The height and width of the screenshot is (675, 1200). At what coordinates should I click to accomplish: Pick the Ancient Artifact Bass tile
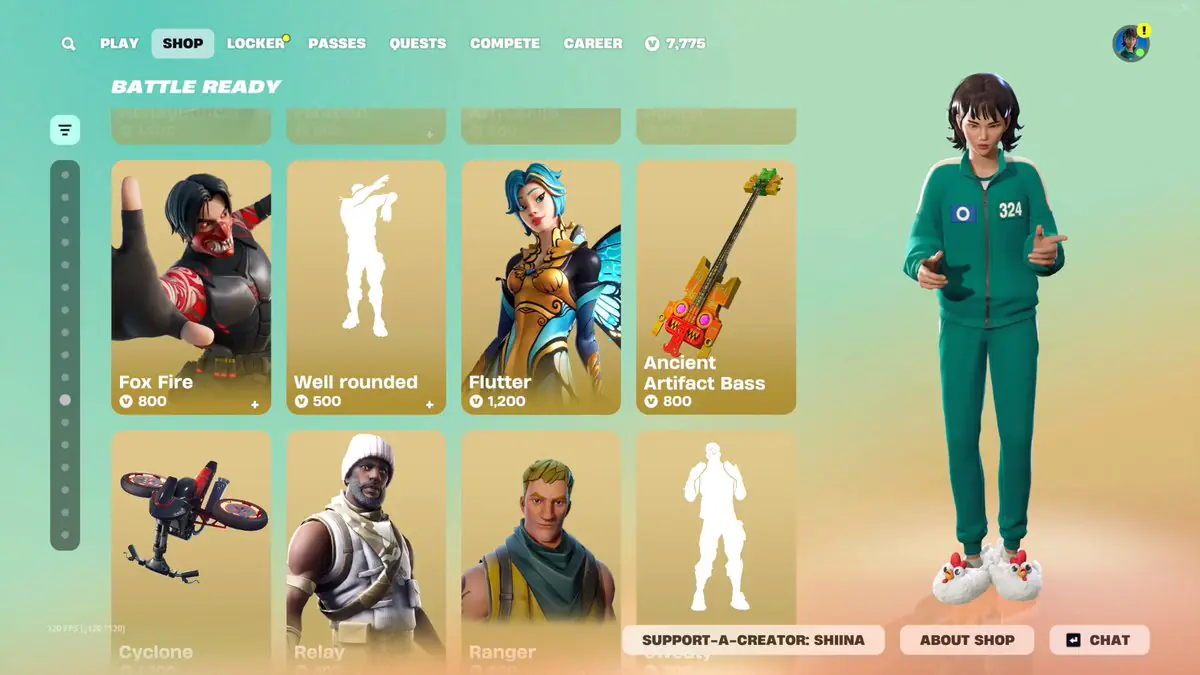716,287
